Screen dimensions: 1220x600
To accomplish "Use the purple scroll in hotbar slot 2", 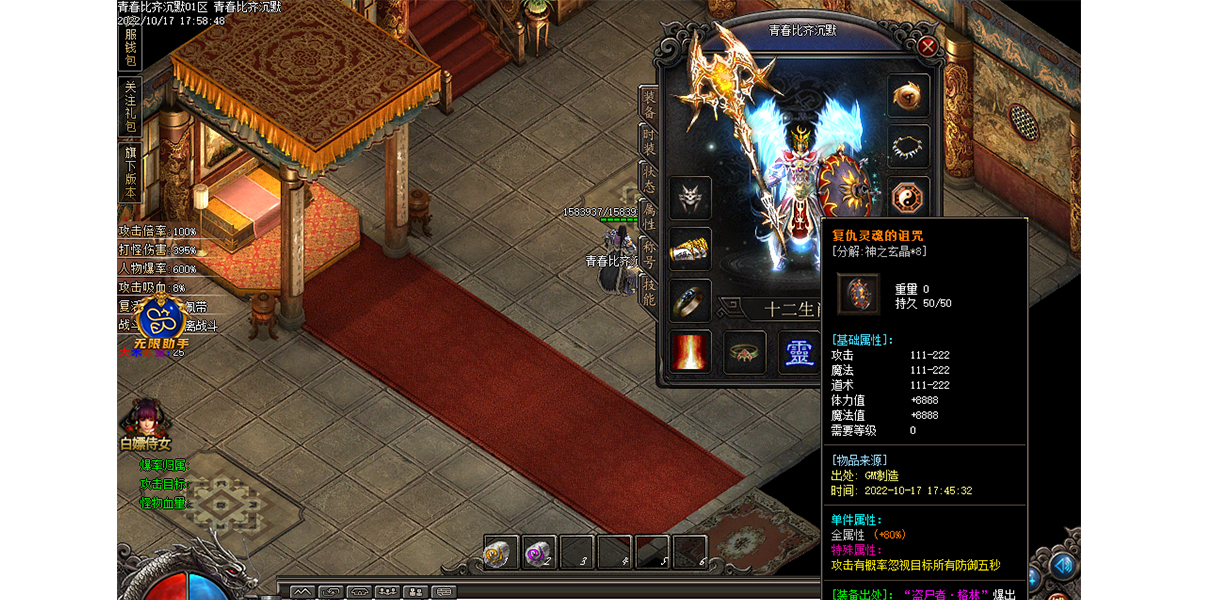I will (x=539, y=552).
